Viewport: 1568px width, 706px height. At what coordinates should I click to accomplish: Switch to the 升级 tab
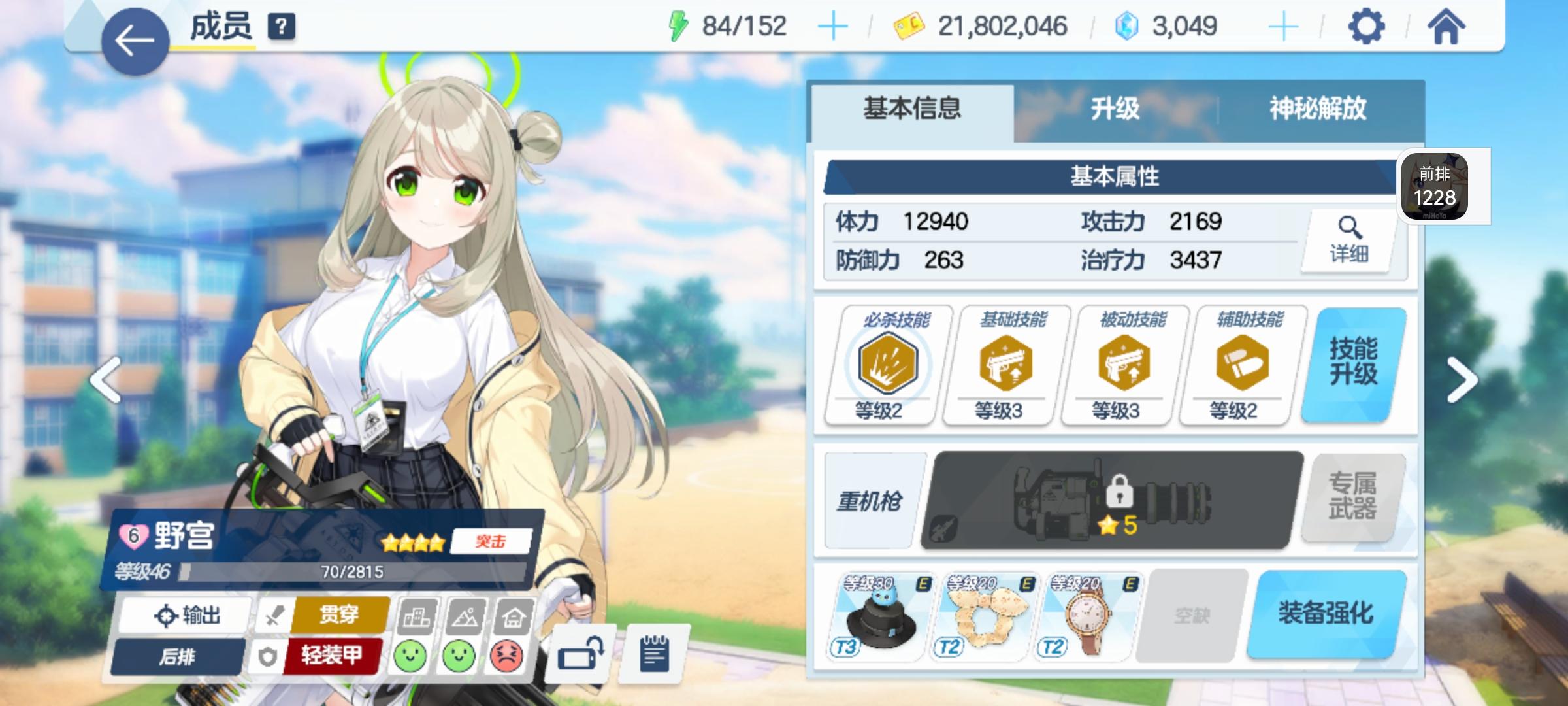pyautogui.click(x=1117, y=109)
